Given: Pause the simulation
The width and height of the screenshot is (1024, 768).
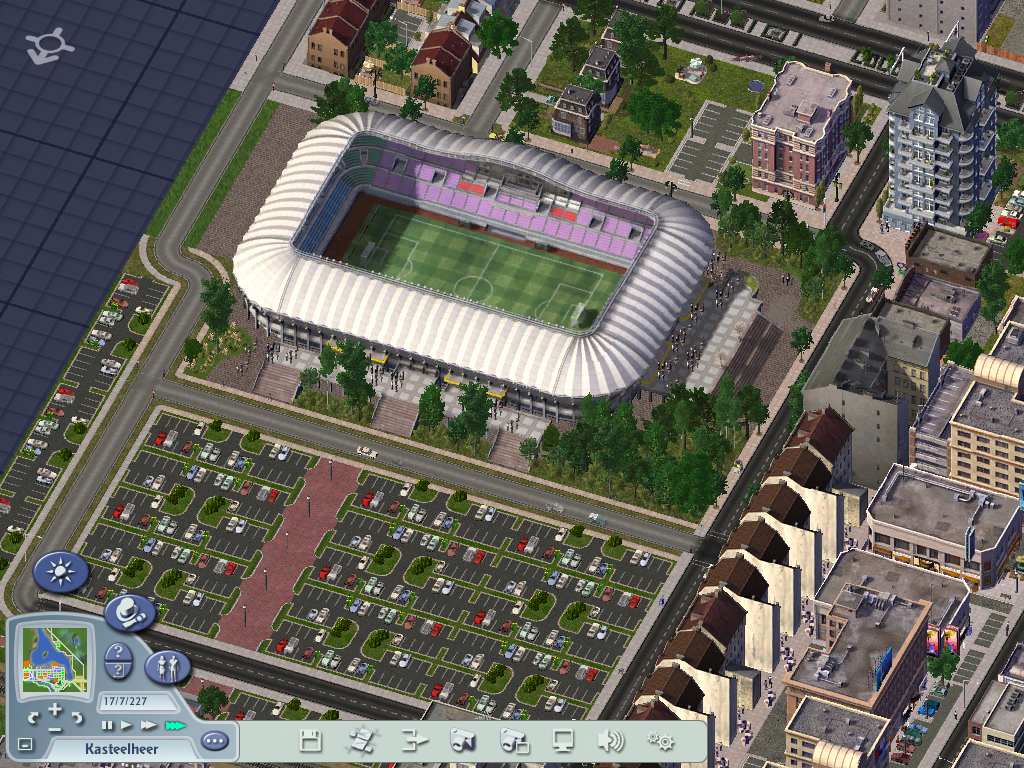Looking at the screenshot, I should pyautogui.click(x=107, y=724).
